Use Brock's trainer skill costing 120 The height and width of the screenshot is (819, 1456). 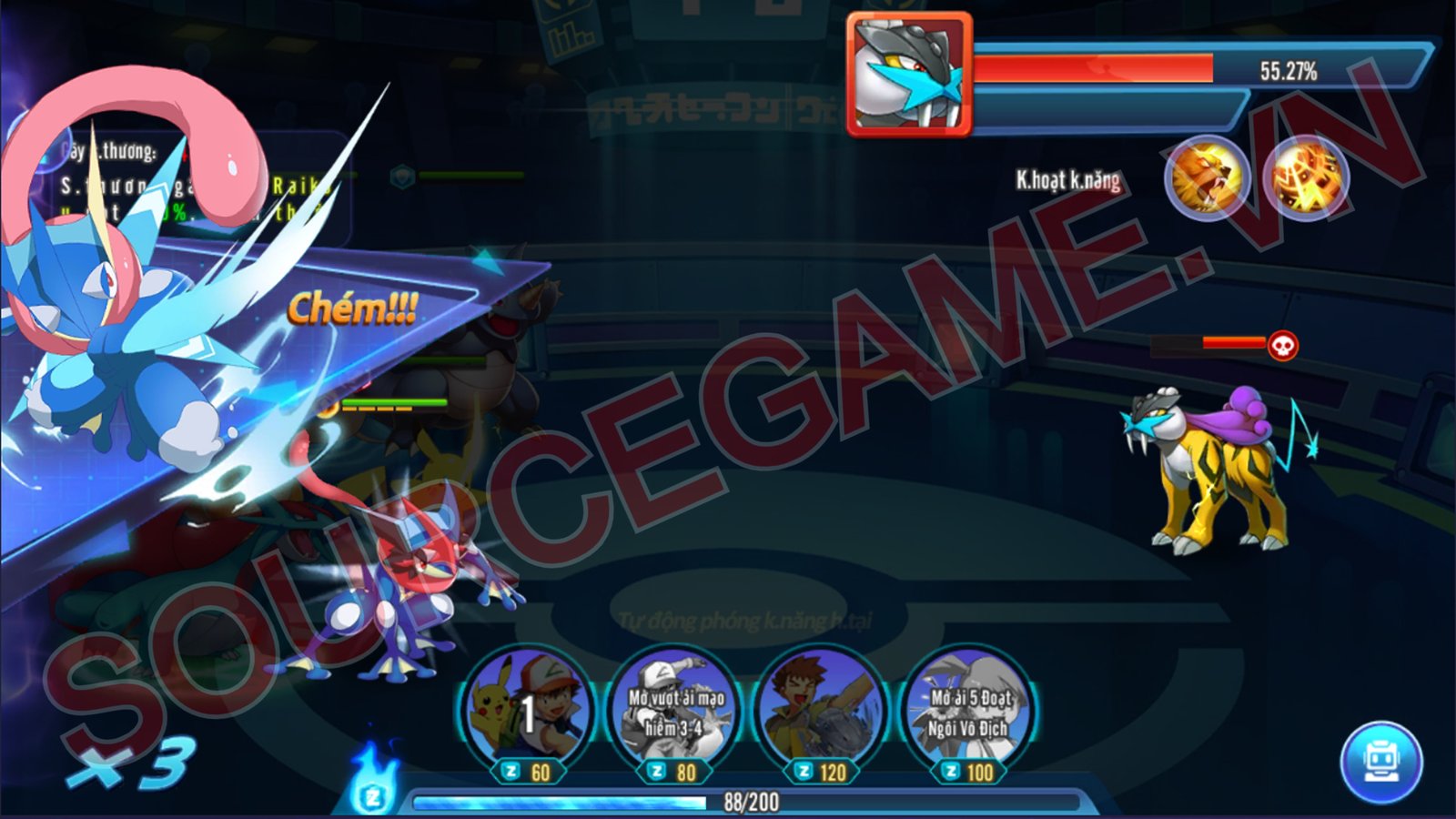pyautogui.click(x=821, y=712)
